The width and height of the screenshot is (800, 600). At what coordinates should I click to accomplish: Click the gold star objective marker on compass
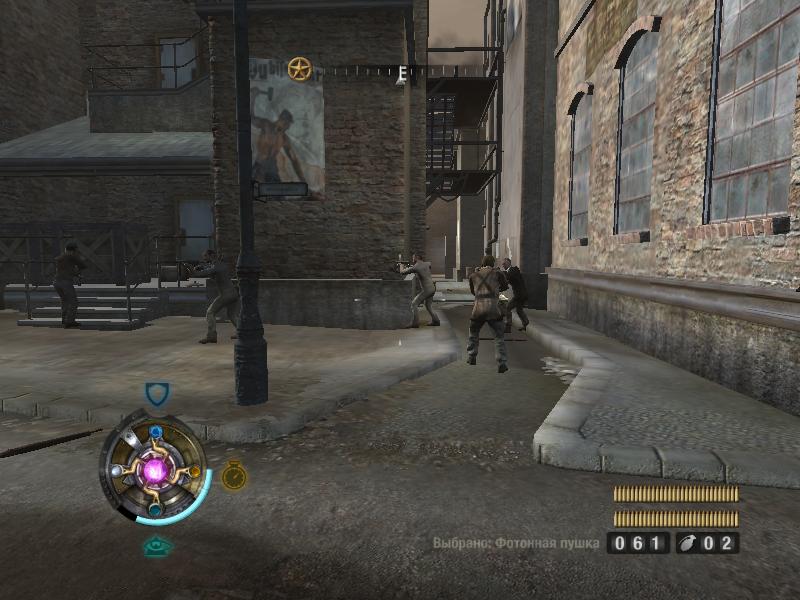299,69
